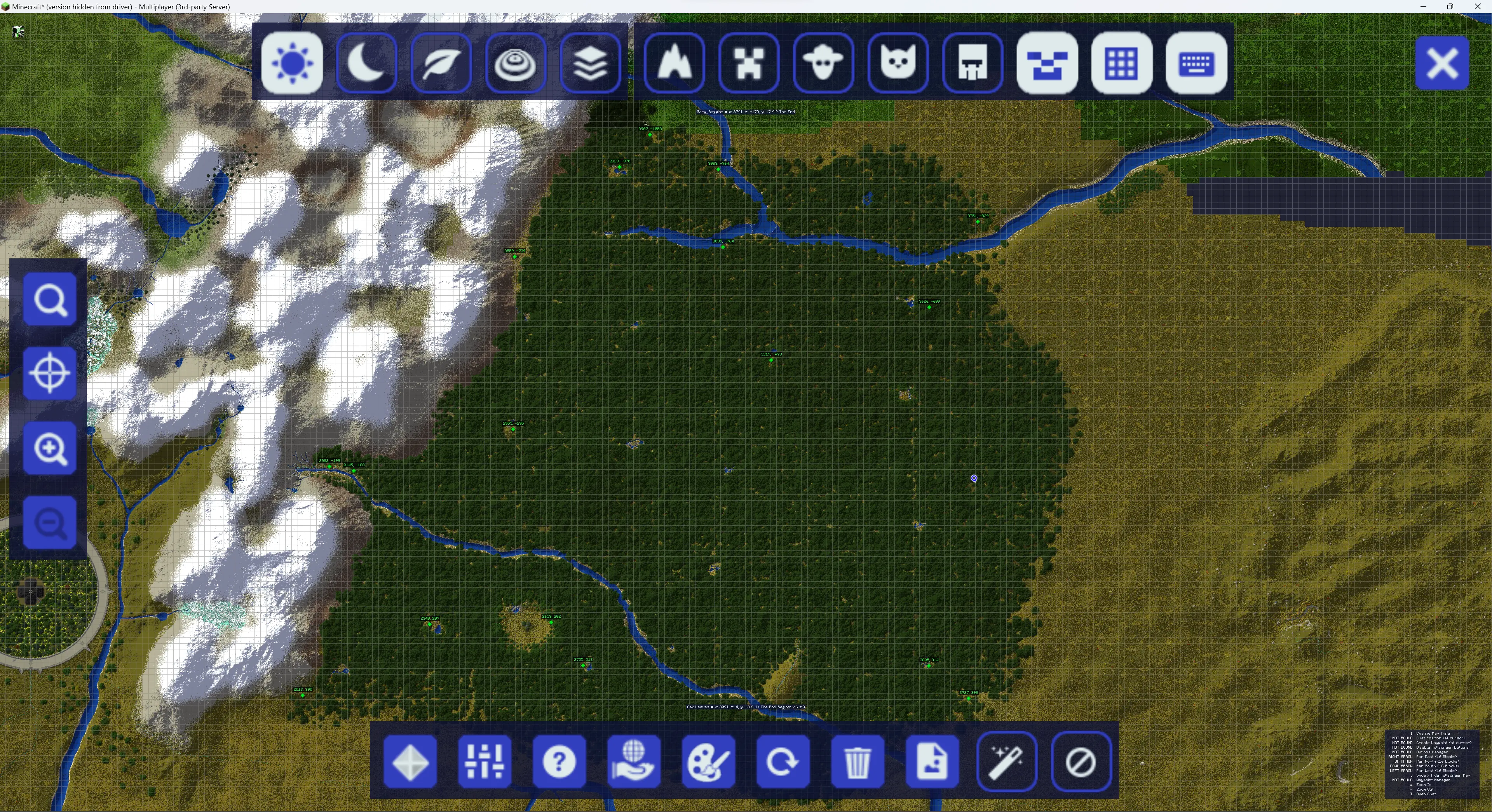Switch to the night map (moon icon)
The height and width of the screenshot is (812, 1492).
click(x=366, y=63)
